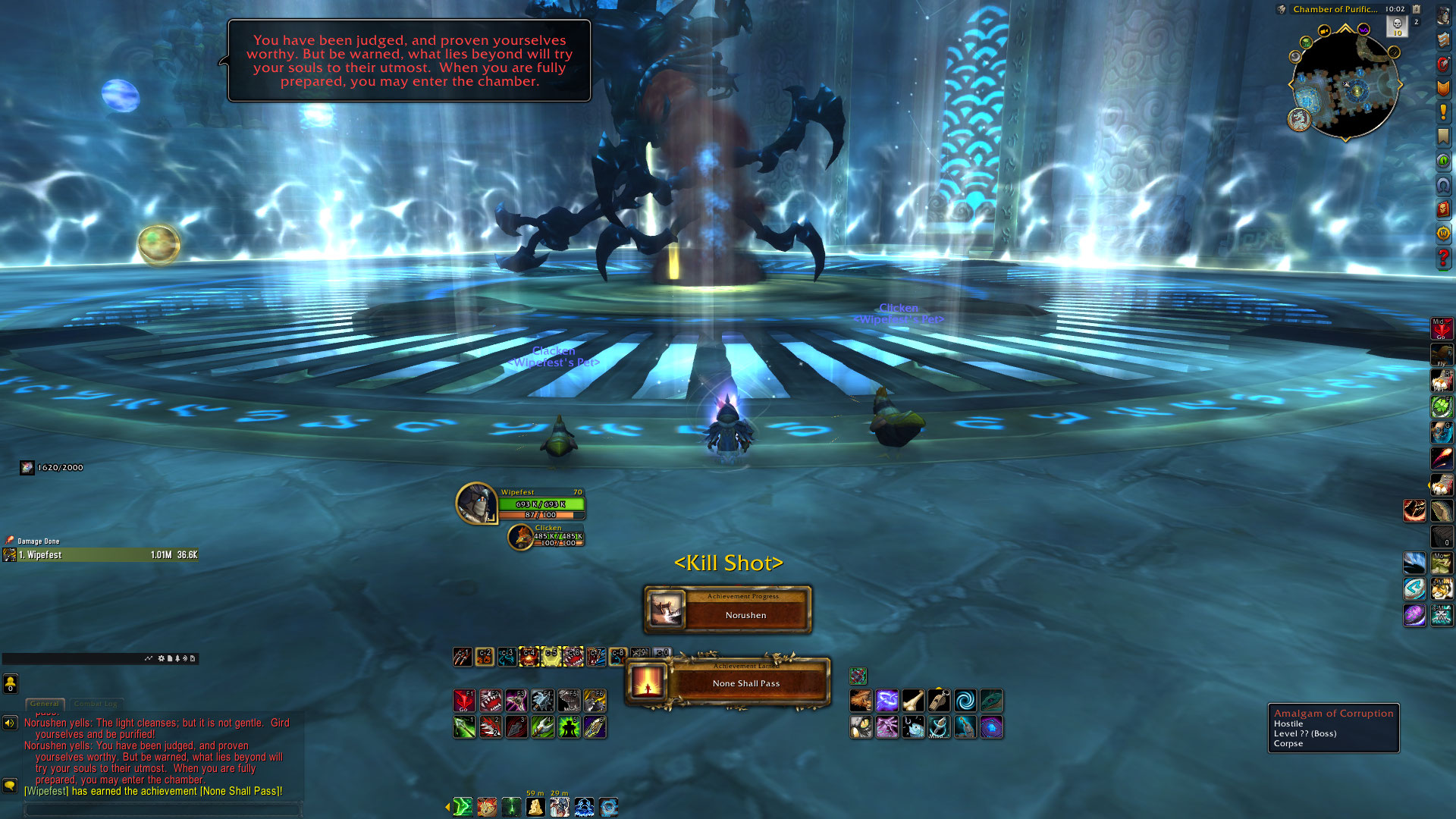Open the Norushen achievement progress alert
The height and width of the screenshot is (819, 1456).
click(728, 609)
